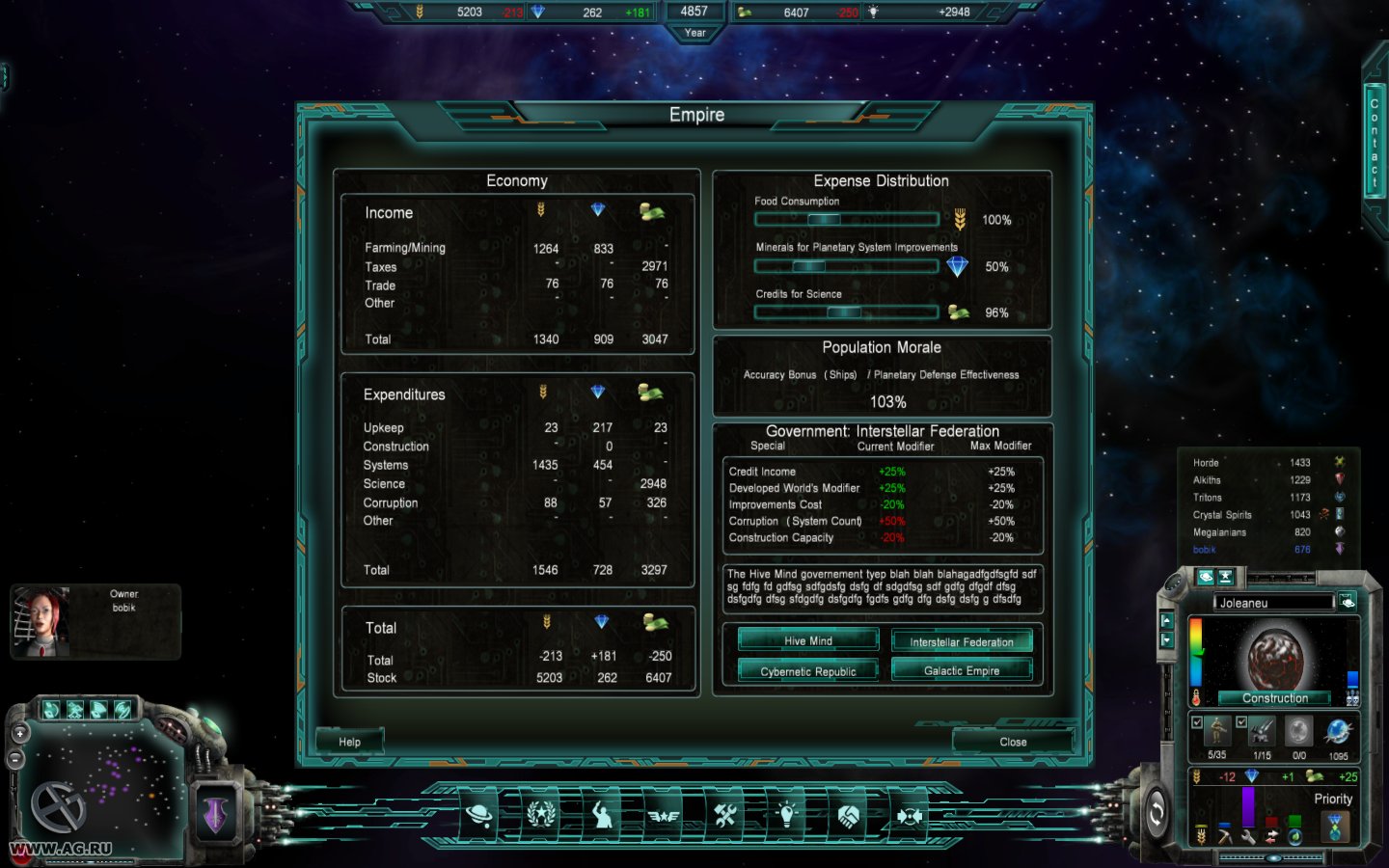
Task: Open diplomacy via handshake icon
Action: [x=849, y=815]
